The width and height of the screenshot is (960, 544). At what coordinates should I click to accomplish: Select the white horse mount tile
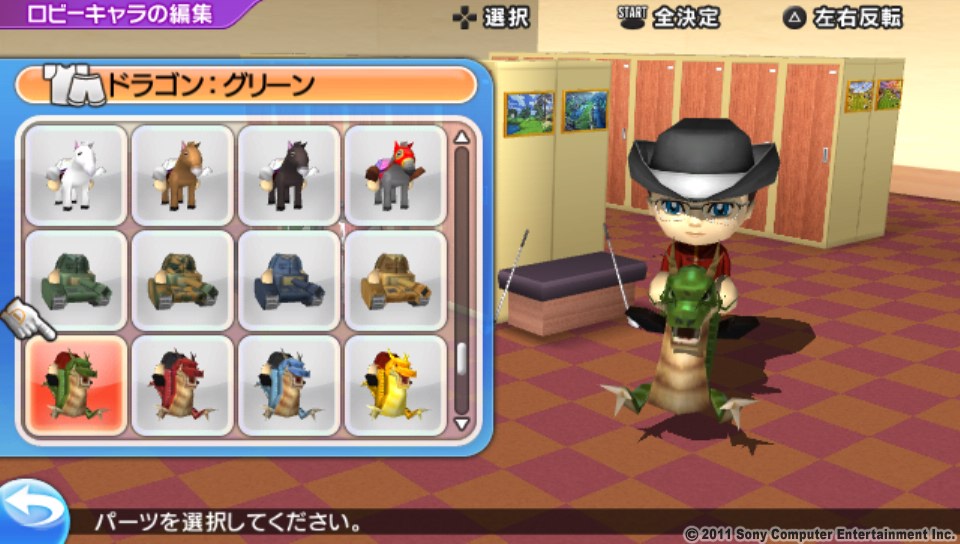[76, 174]
